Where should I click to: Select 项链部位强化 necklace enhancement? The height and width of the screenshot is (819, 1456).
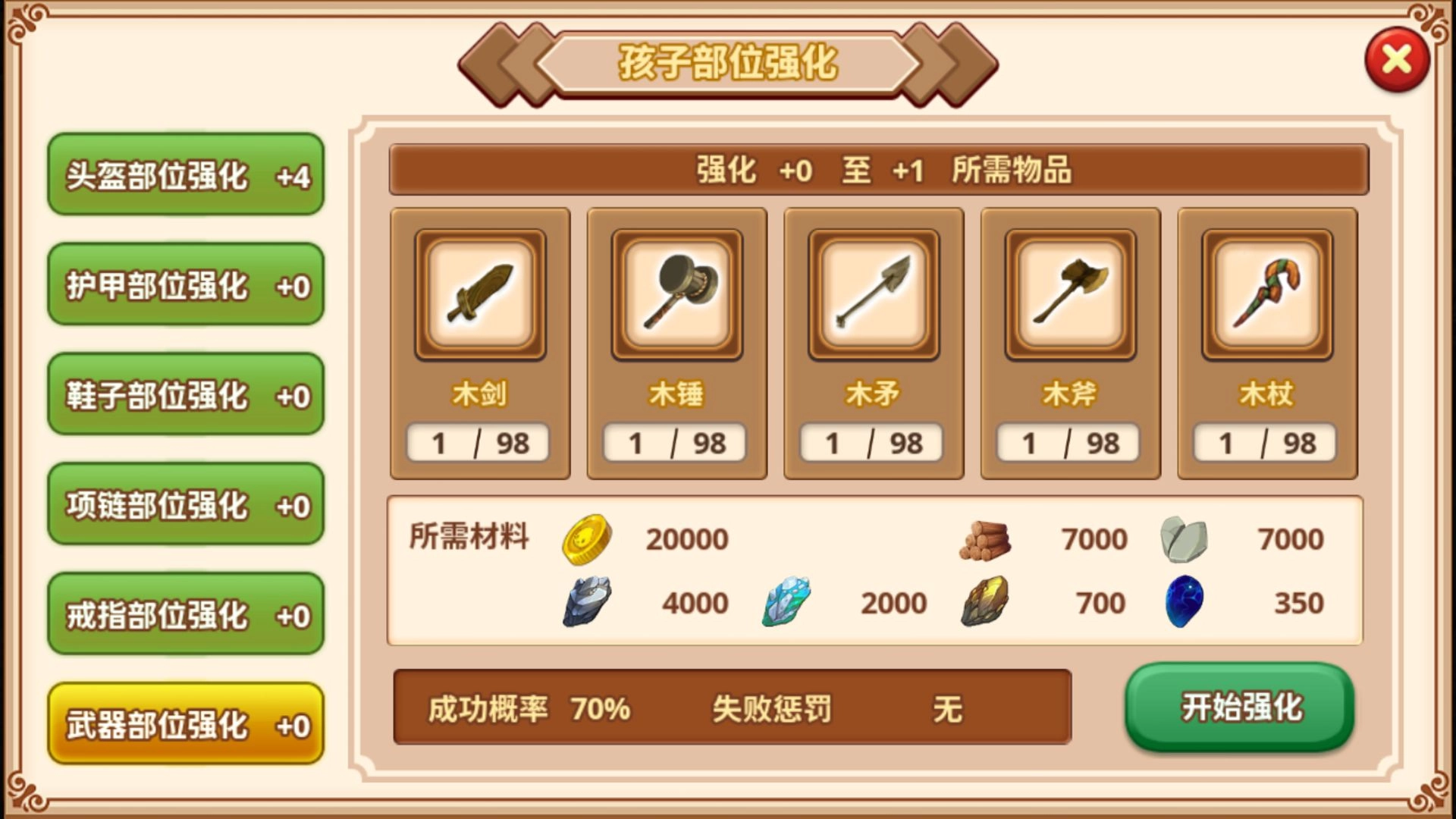tap(184, 505)
